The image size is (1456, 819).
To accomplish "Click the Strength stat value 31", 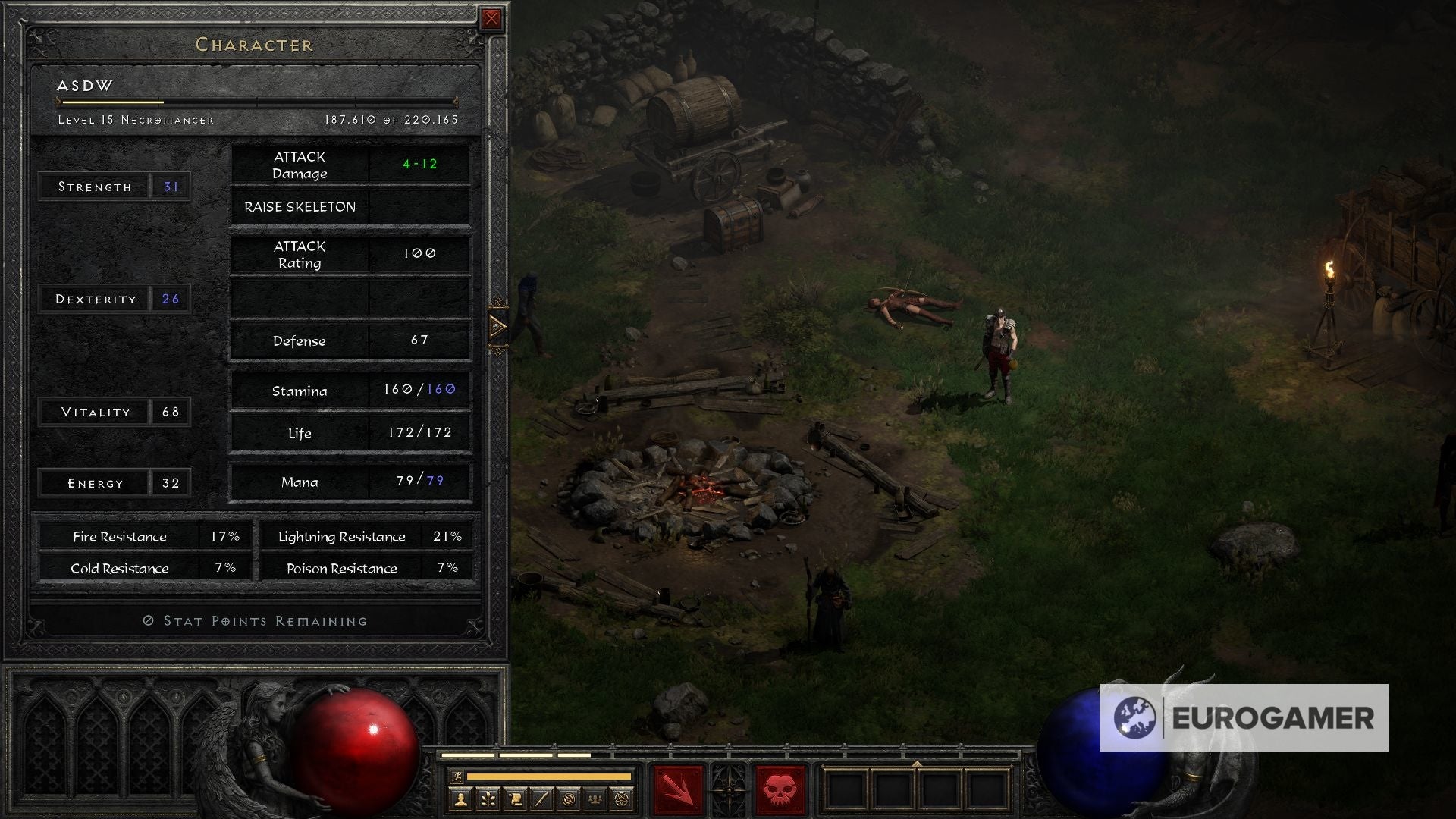I will coord(170,186).
